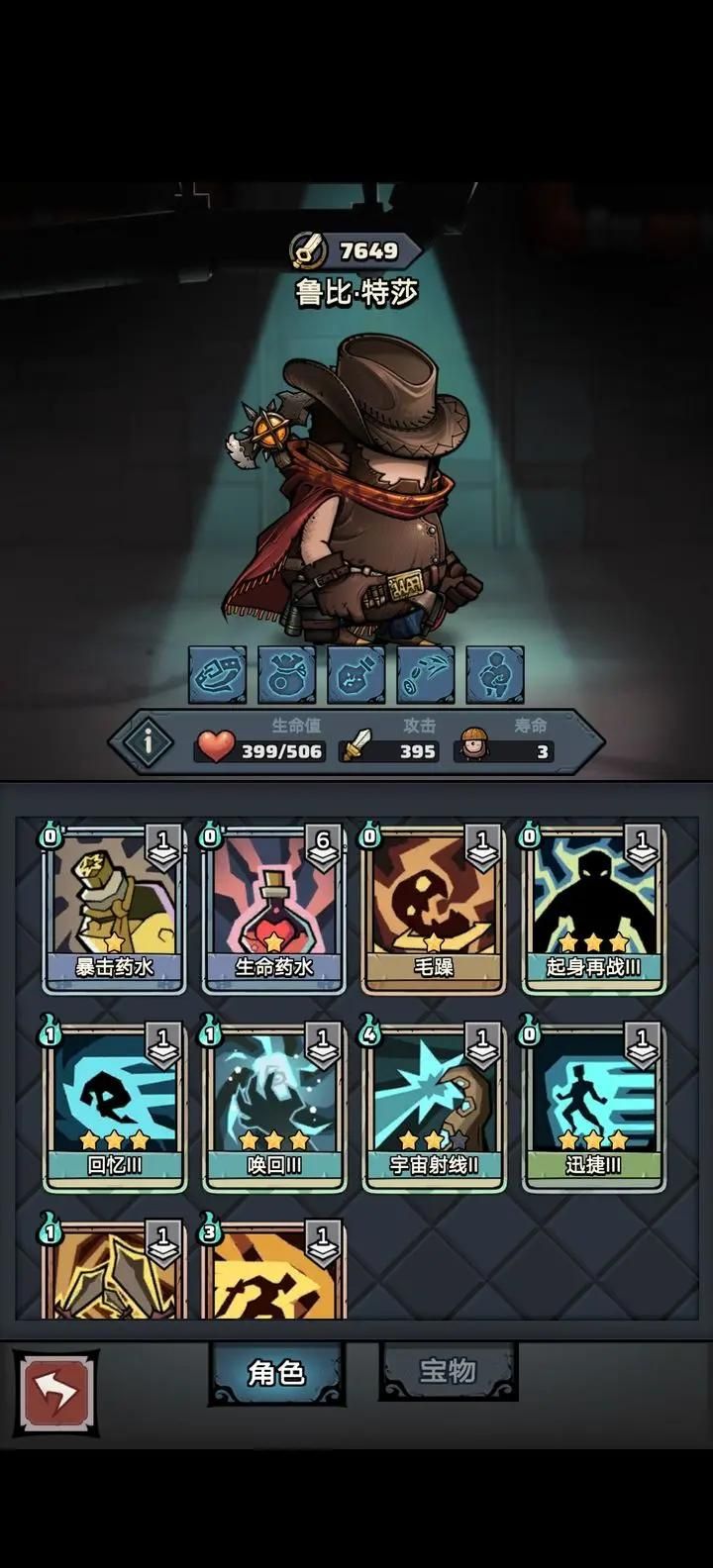
Task: Tap the belt trait icon
Action: 218,675
